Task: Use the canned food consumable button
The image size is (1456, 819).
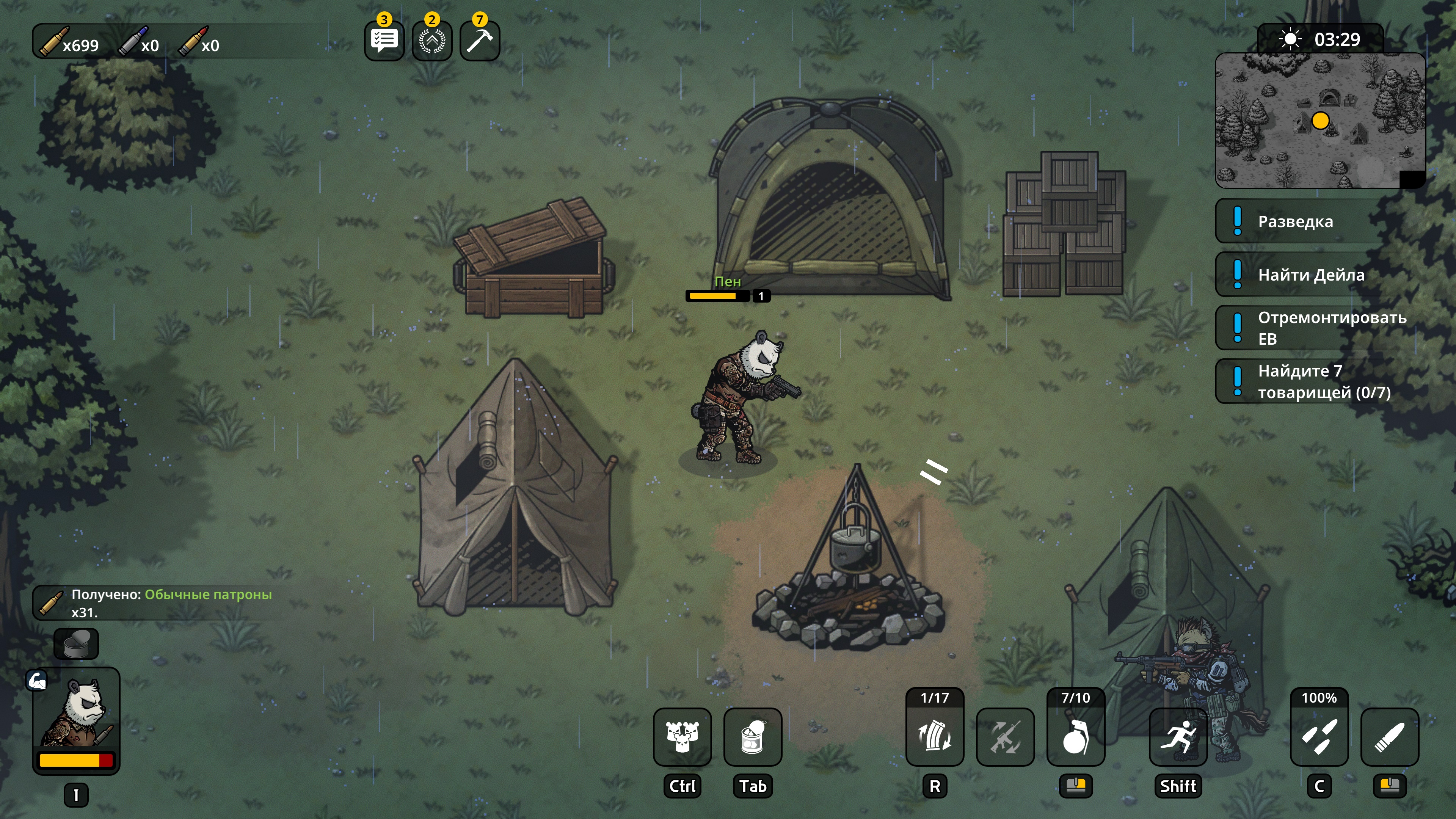Action: [x=752, y=736]
